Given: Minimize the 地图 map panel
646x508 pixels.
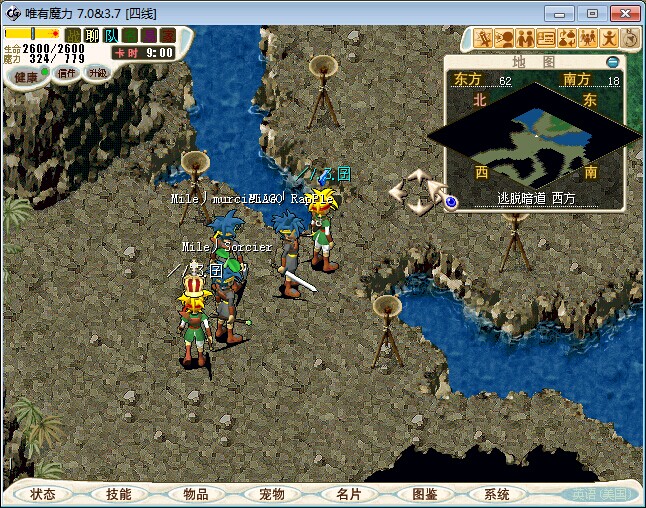Looking at the screenshot, I should pos(613,62).
